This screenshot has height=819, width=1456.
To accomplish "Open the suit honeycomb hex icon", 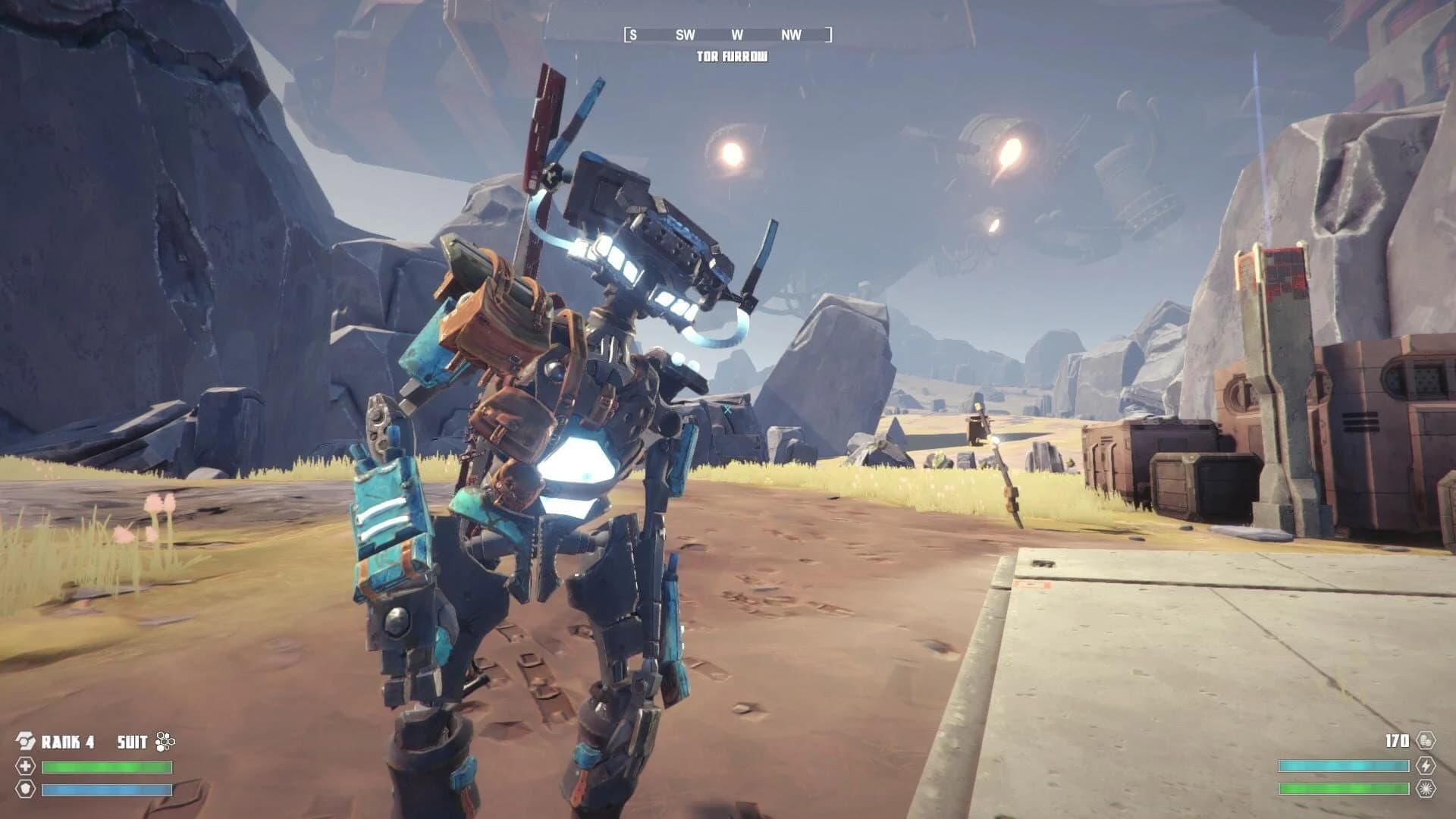I will click(165, 741).
